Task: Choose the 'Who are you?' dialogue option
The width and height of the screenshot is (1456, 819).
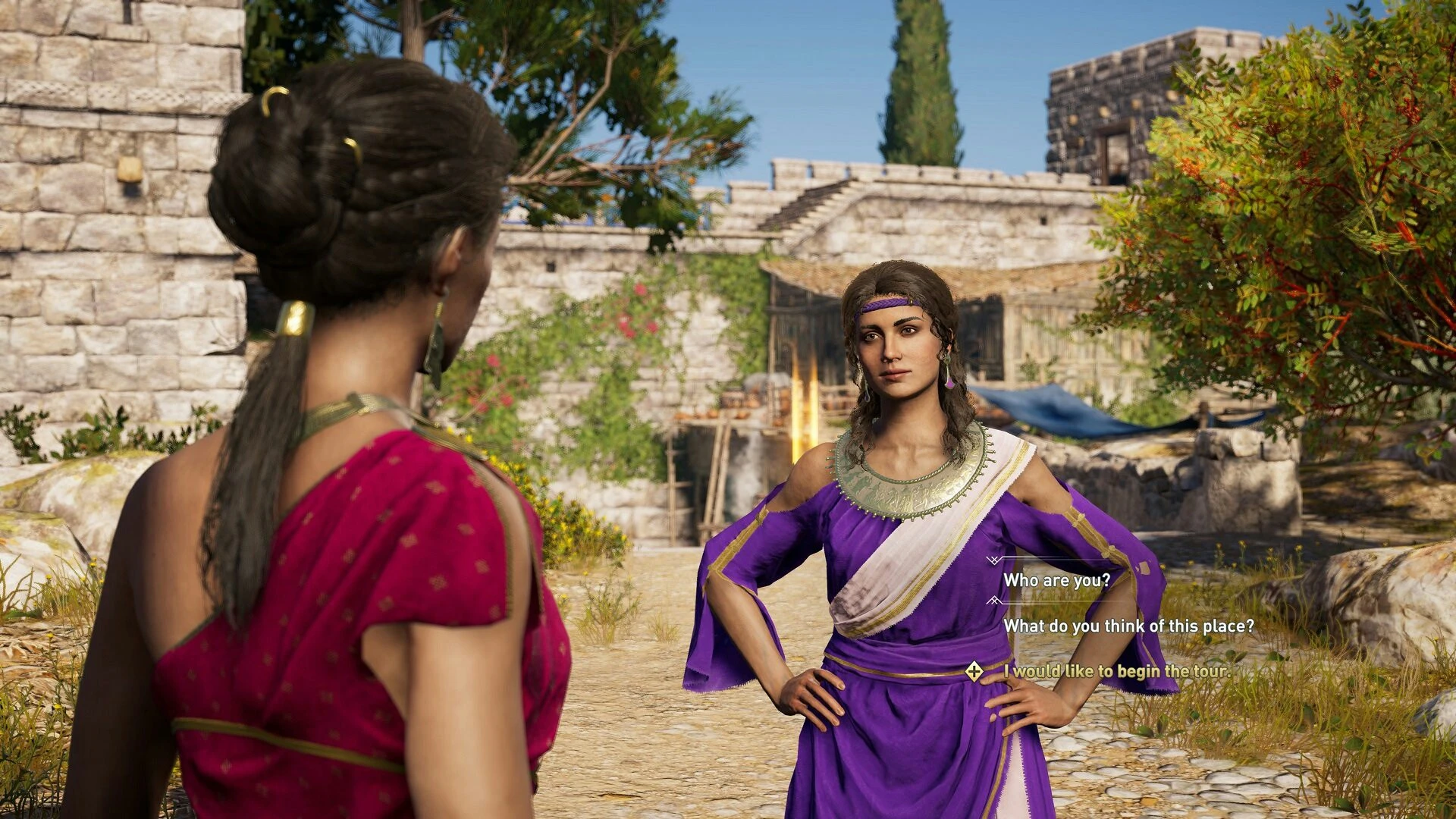Action: pos(1058,580)
